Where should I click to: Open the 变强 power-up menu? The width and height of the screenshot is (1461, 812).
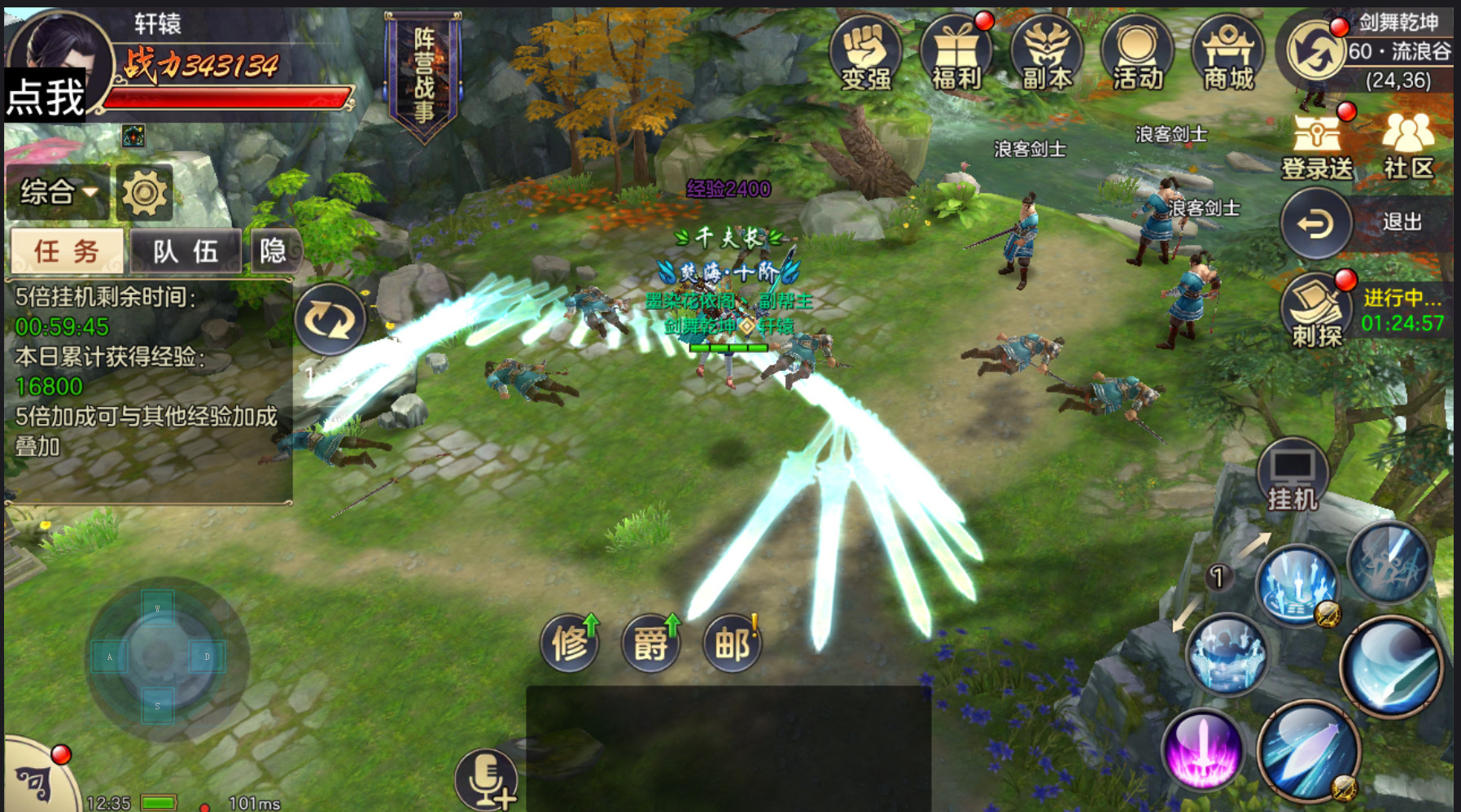pyautogui.click(x=865, y=53)
